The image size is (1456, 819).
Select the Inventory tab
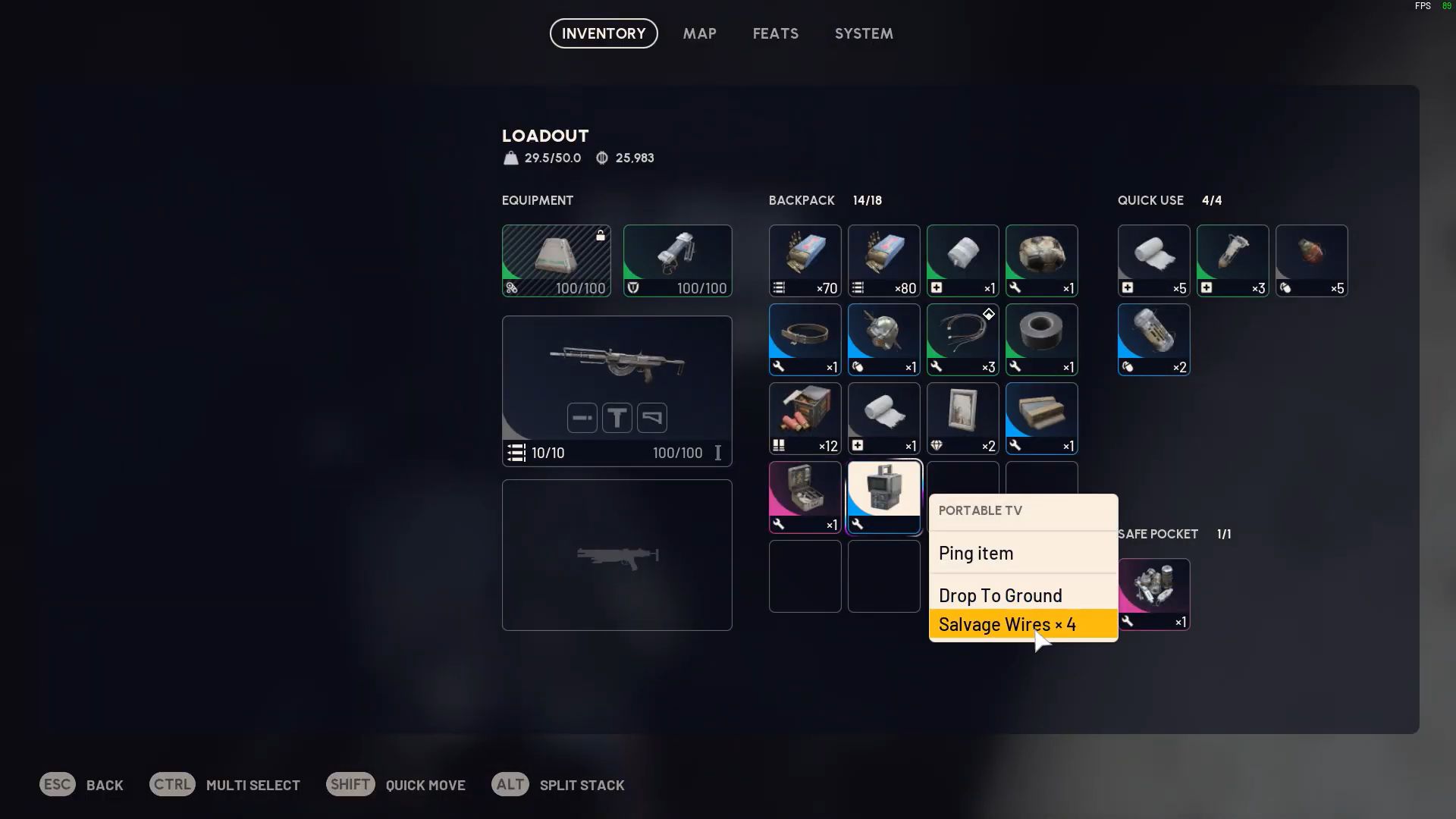(604, 33)
